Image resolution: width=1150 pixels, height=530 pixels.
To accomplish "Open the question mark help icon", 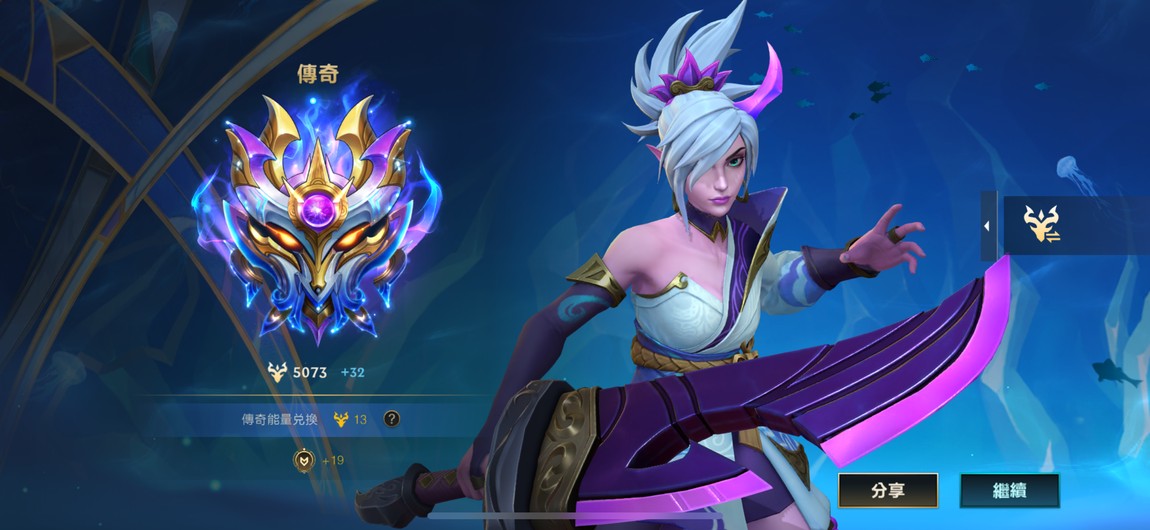I will click(392, 419).
